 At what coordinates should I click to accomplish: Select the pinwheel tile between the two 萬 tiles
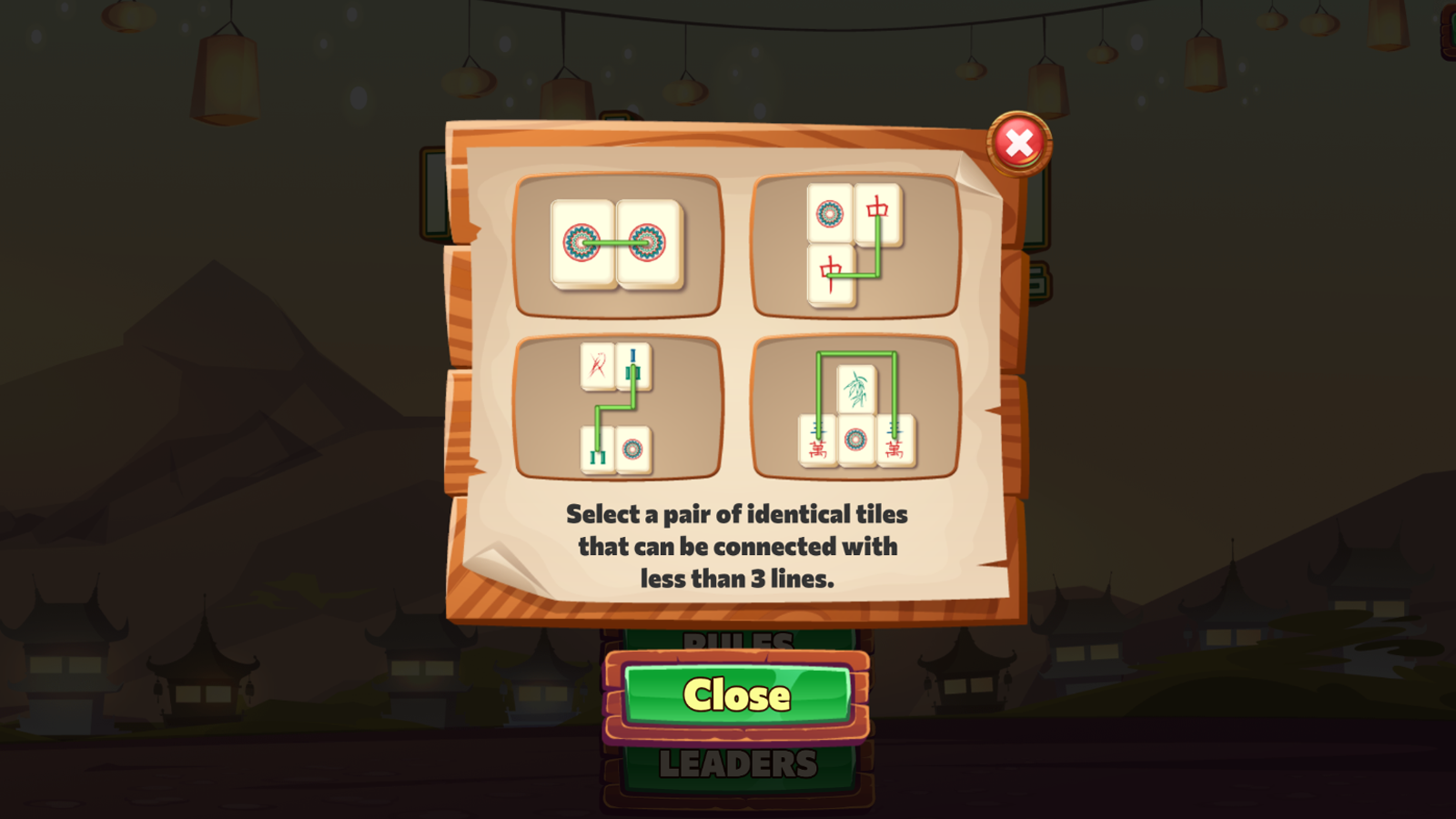click(x=854, y=440)
